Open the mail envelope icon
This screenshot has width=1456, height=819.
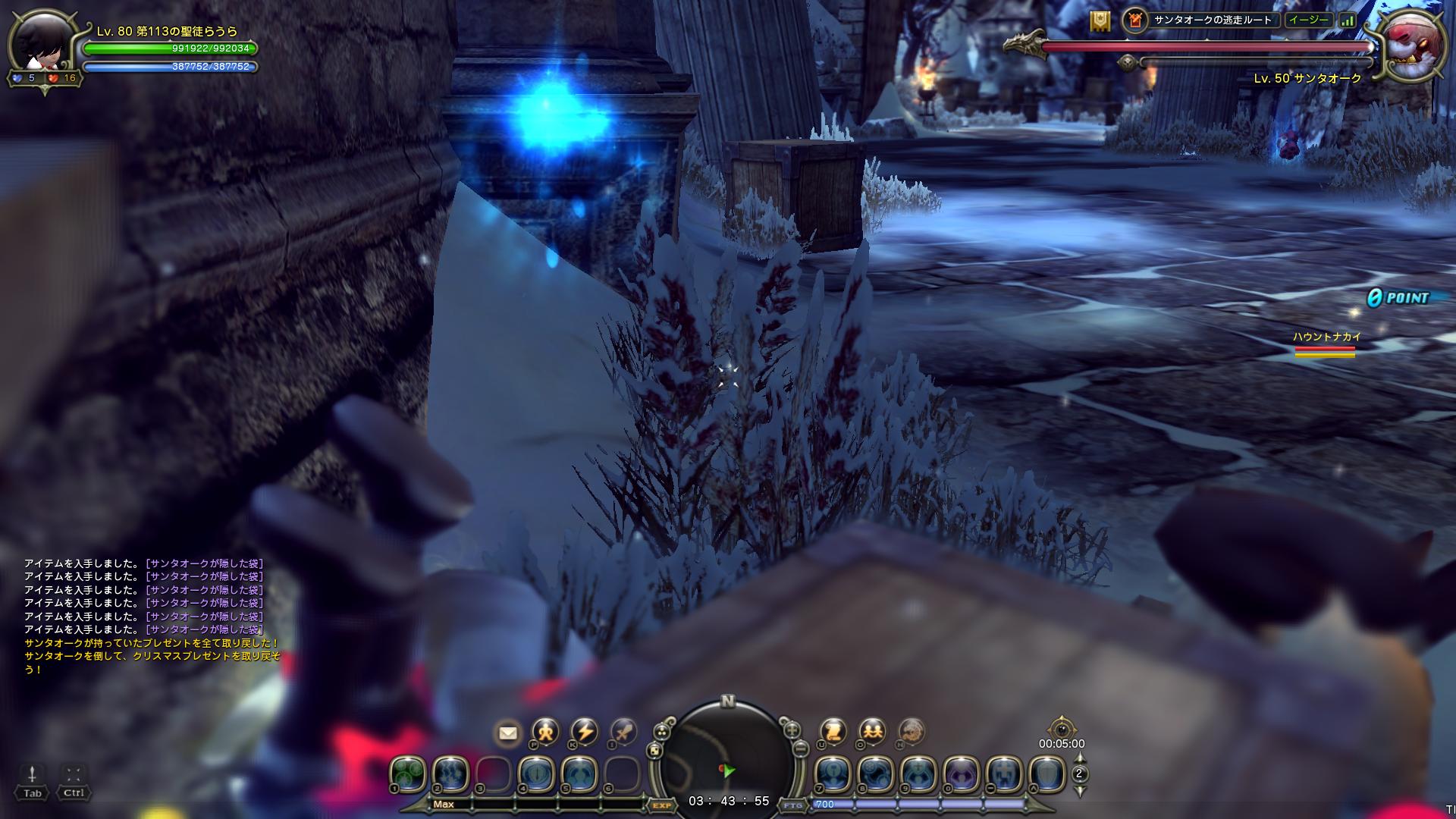(507, 733)
